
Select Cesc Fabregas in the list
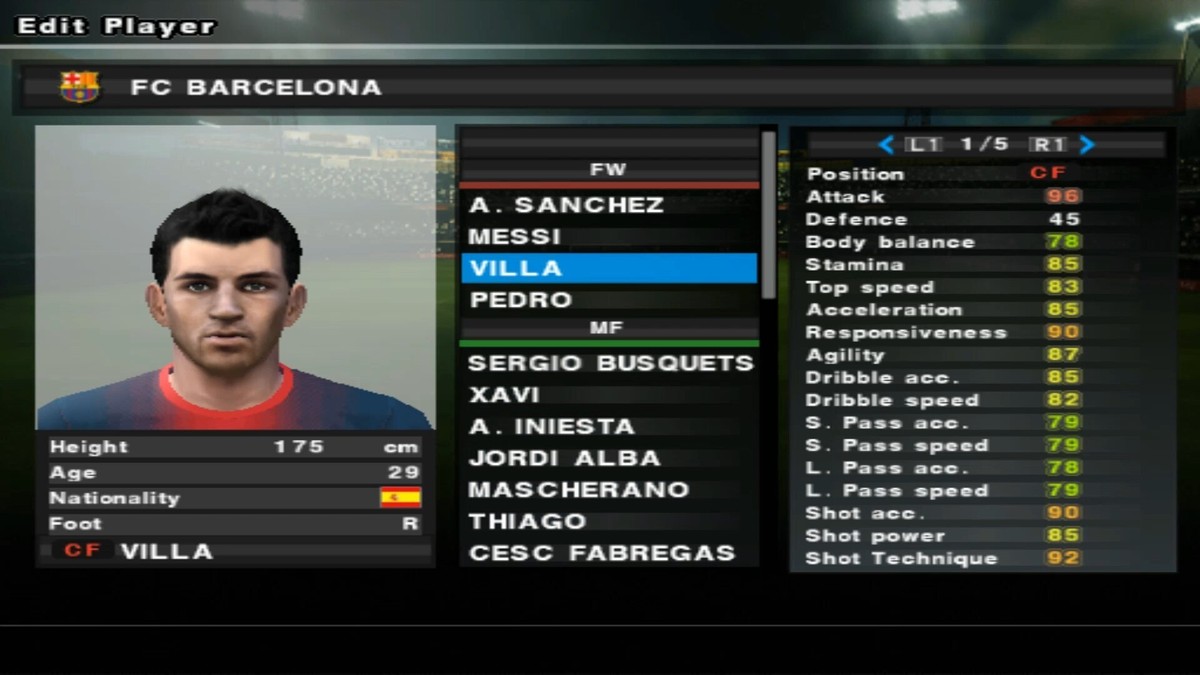tap(601, 553)
